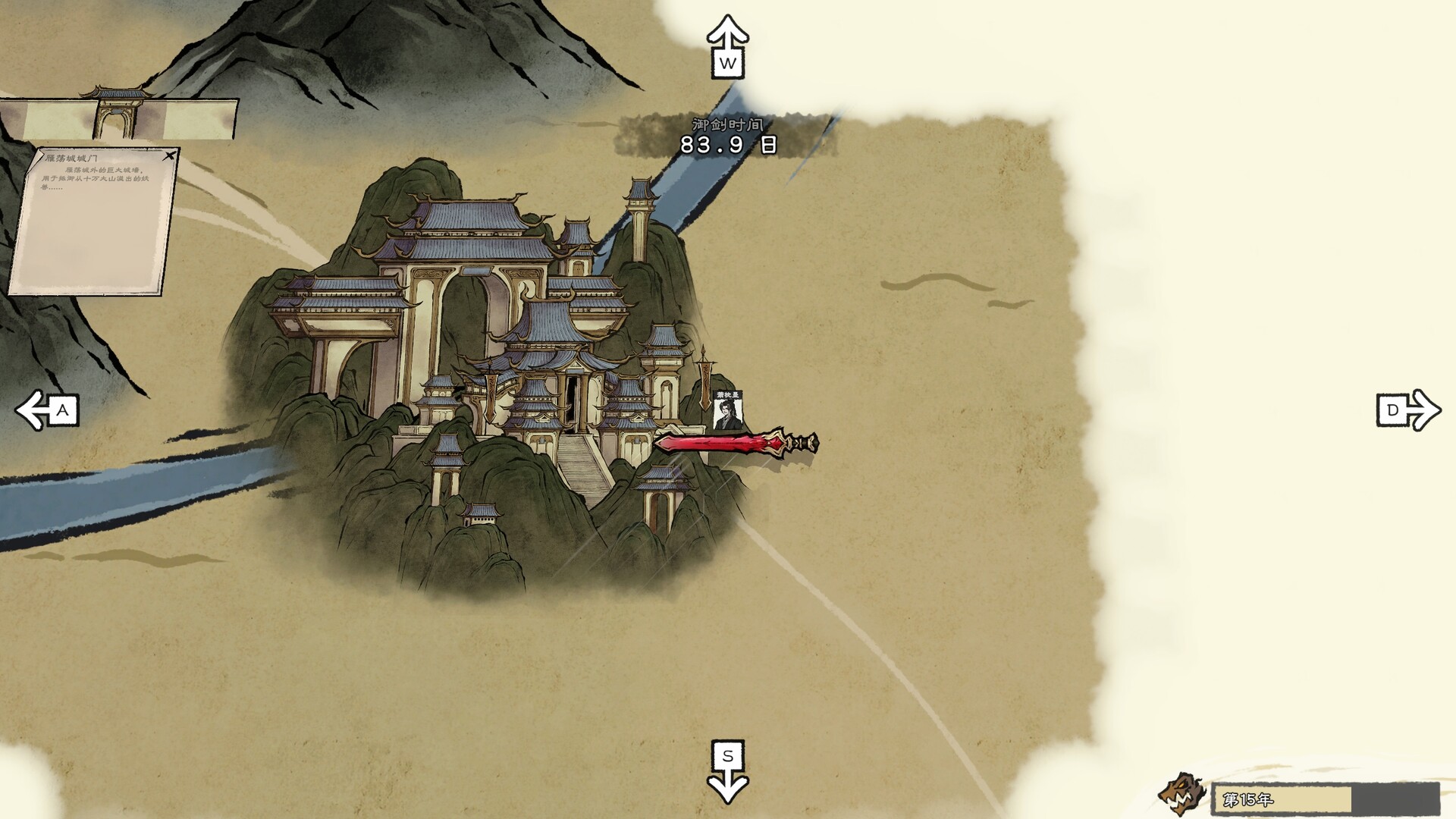Pan west using the A arrow

click(45, 410)
